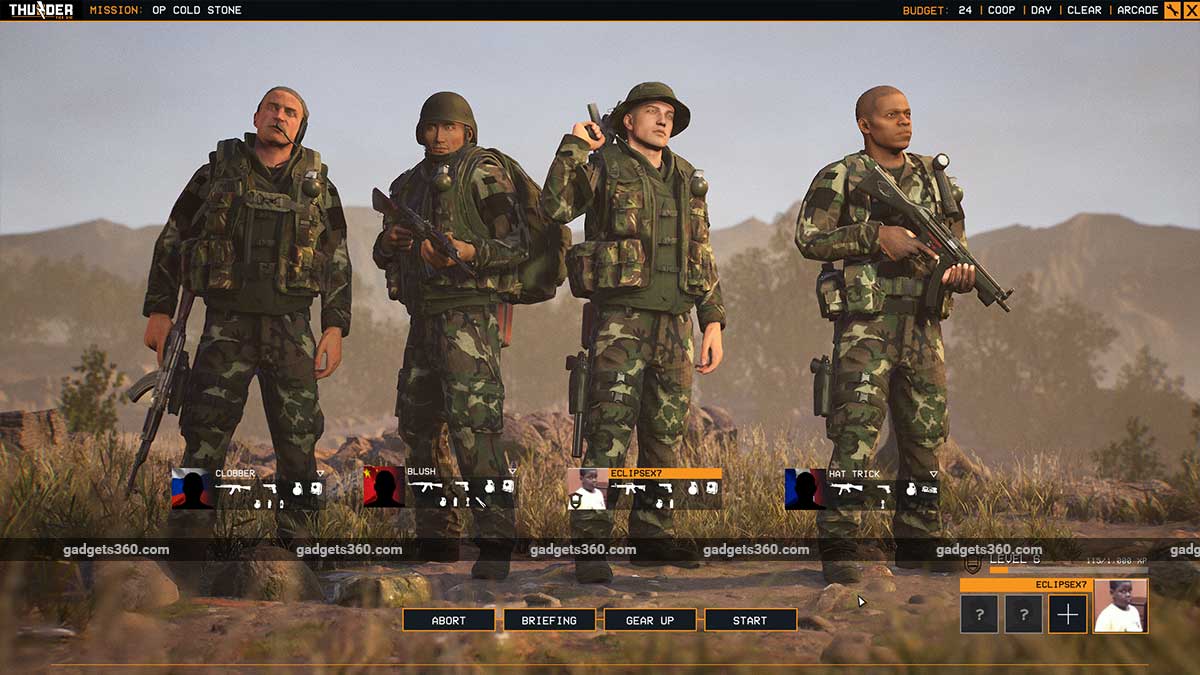Click the Thunder logo
Screen dimensions: 1200x675
point(41,10)
